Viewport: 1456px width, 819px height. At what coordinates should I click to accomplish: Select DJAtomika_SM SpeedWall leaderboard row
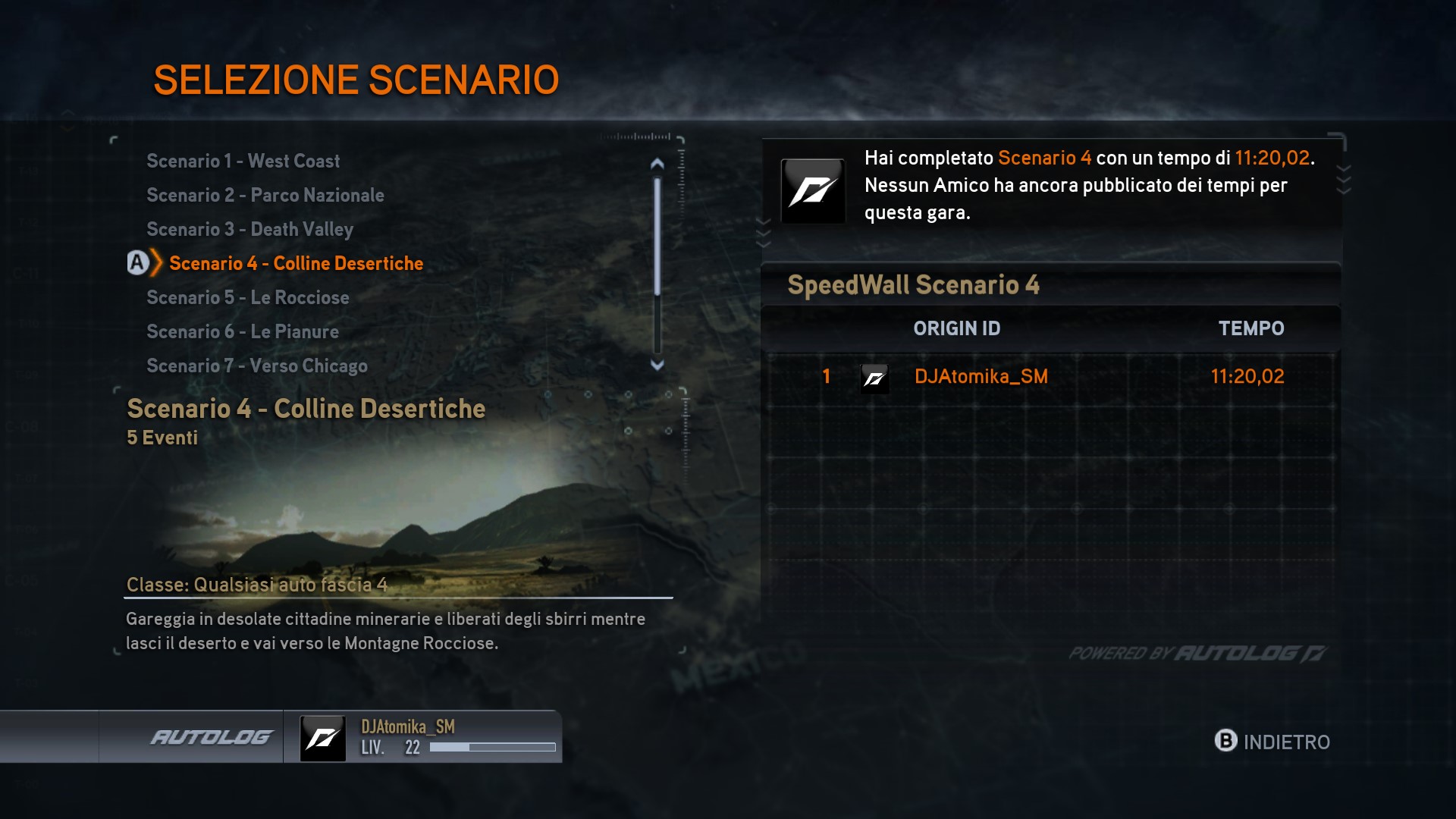point(1052,376)
